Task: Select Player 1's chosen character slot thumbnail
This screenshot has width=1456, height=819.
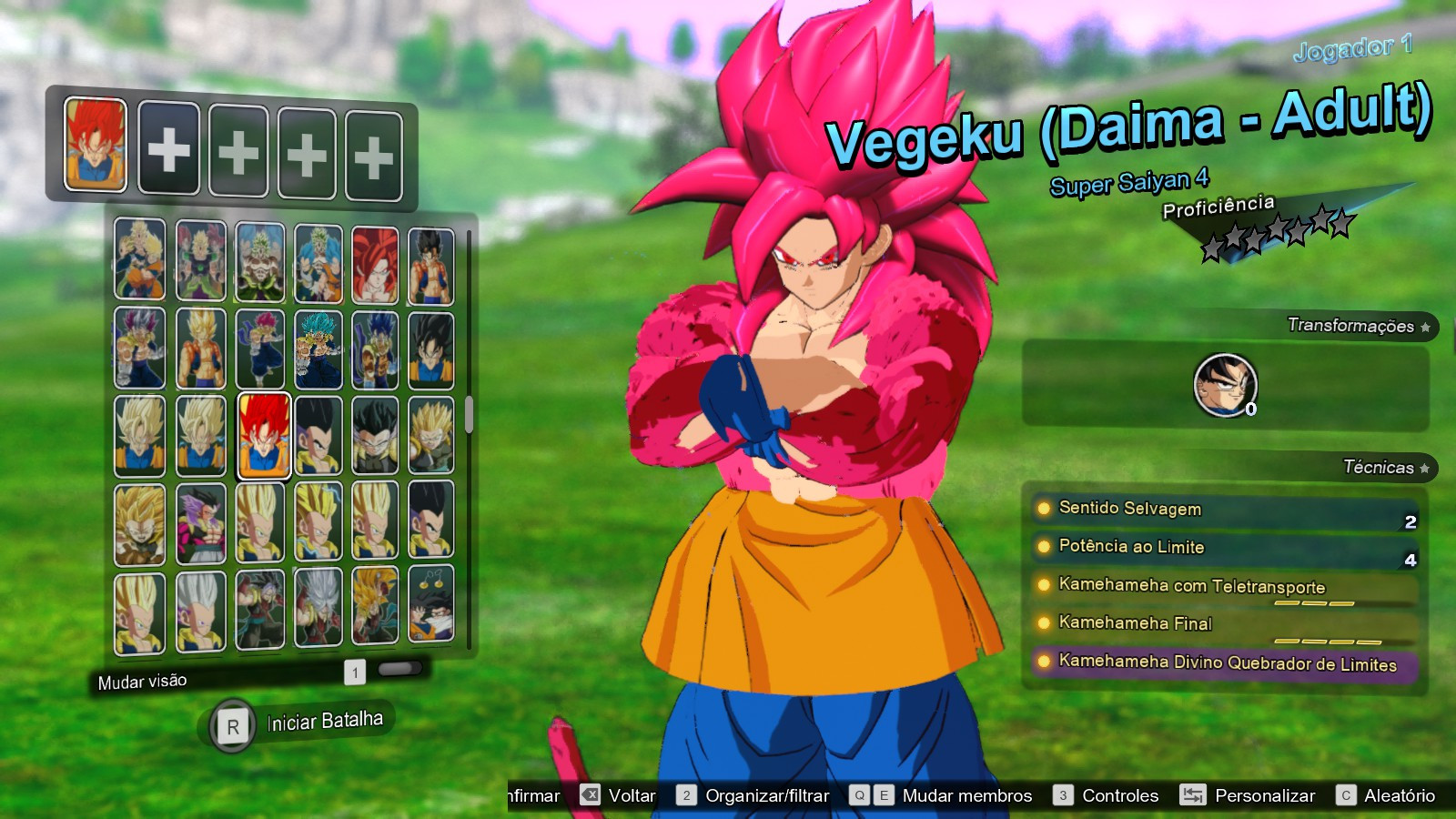Action: pyautogui.click(x=96, y=147)
